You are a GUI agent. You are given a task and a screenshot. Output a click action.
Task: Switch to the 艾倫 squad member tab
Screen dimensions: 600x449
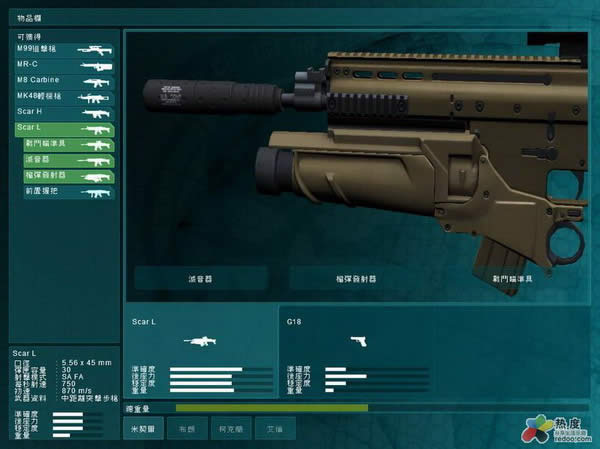click(274, 428)
